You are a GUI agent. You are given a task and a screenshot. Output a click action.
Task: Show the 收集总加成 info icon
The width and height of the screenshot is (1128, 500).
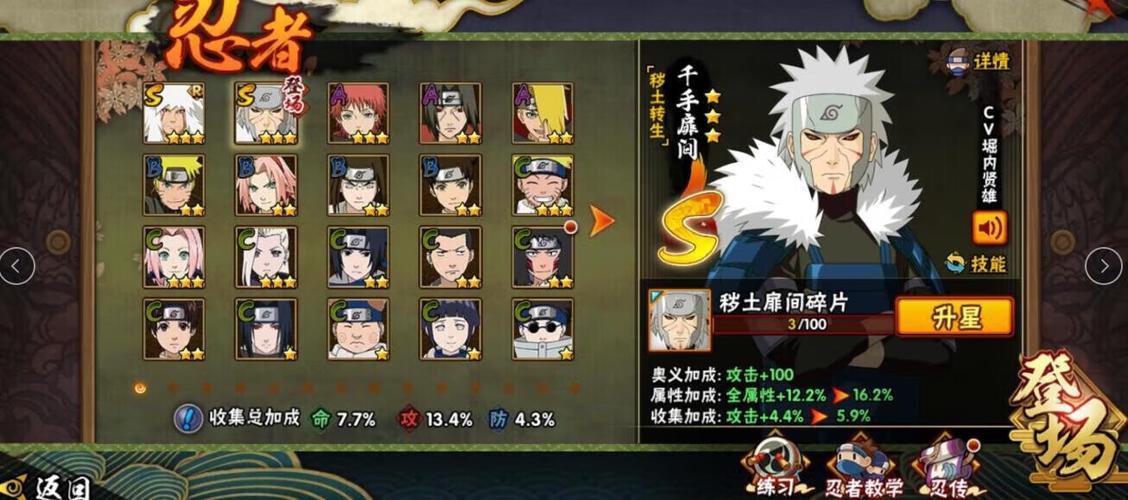pos(187,419)
